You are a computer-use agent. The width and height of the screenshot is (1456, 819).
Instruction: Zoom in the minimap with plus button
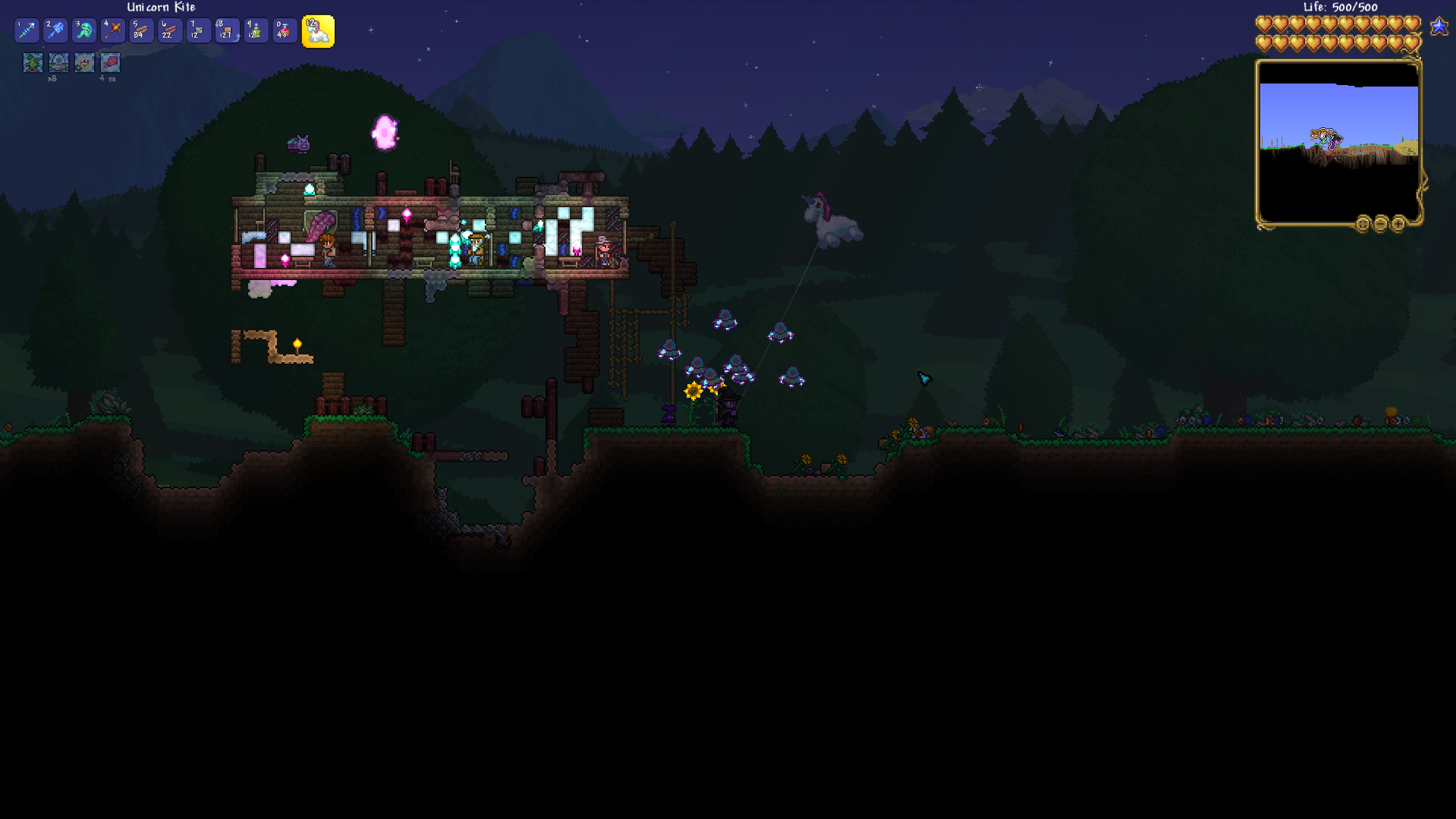[1398, 224]
